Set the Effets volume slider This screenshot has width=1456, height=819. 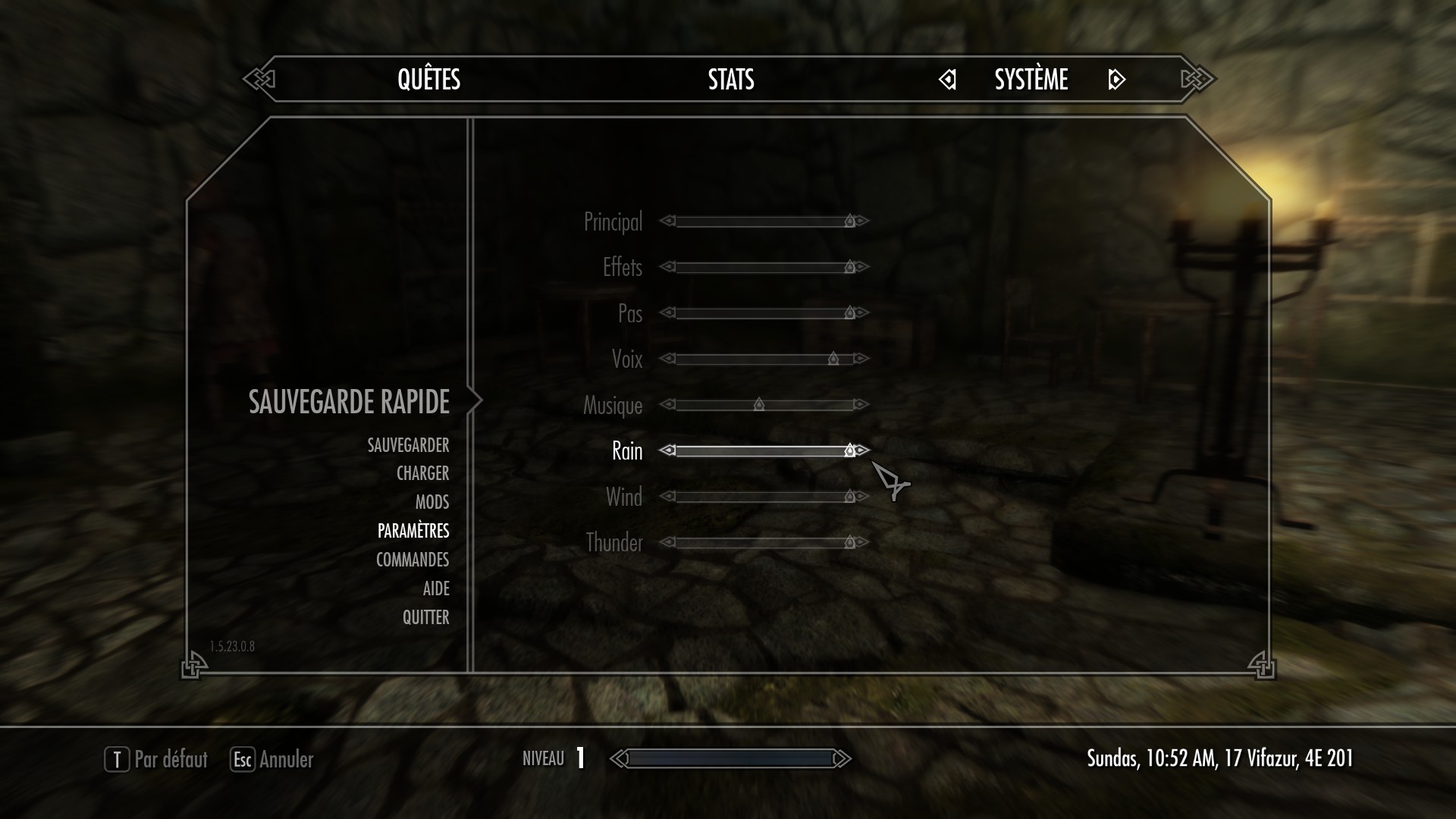(x=764, y=267)
